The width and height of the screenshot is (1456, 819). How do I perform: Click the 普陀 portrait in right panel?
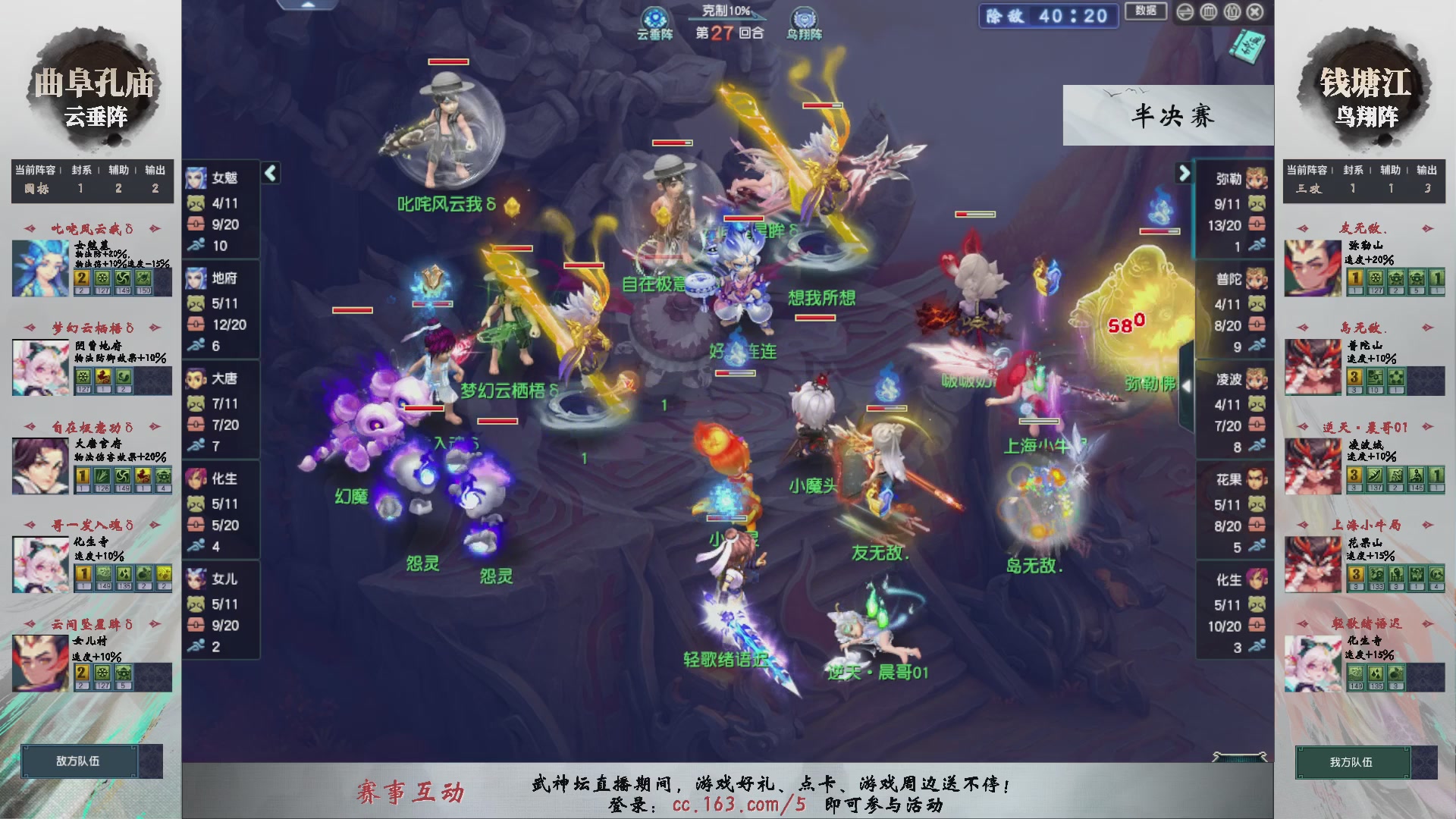pos(1257,278)
